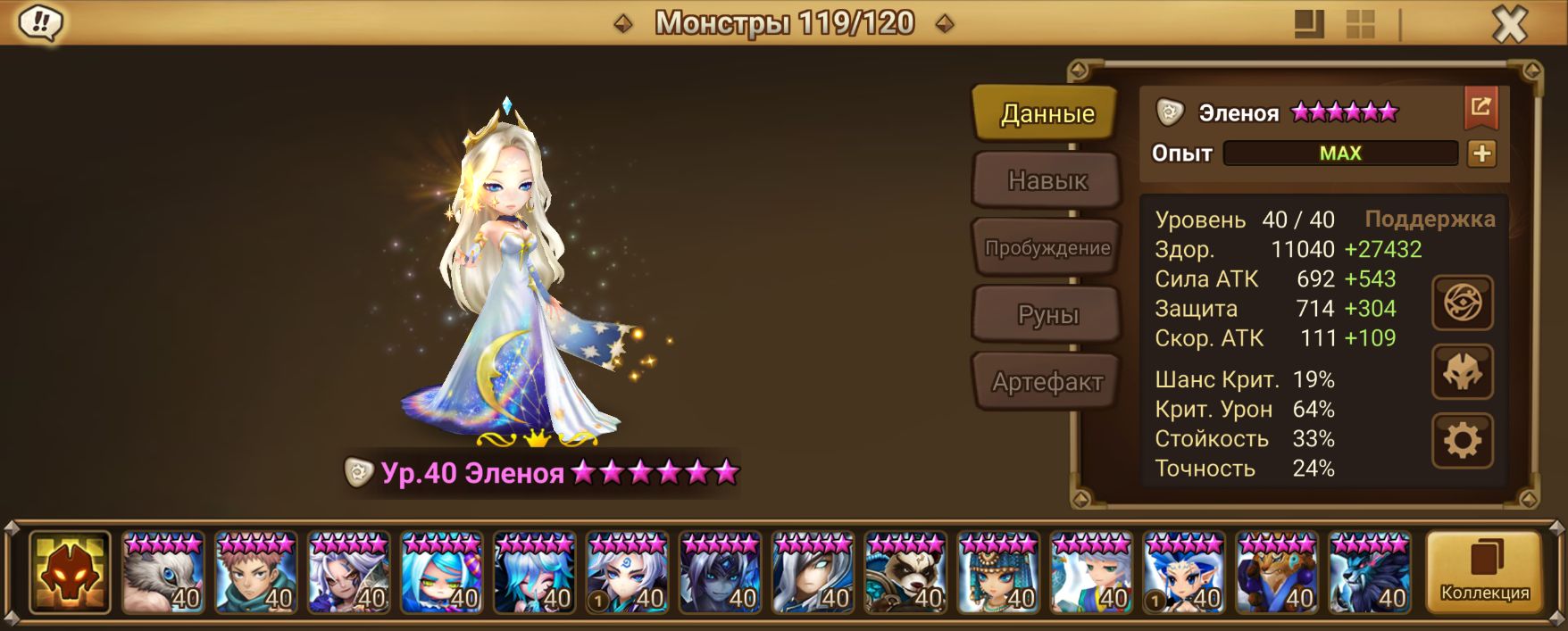Click the plus button beside Опыт
The image size is (1568, 631).
pyautogui.click(x=1481, y=154)
